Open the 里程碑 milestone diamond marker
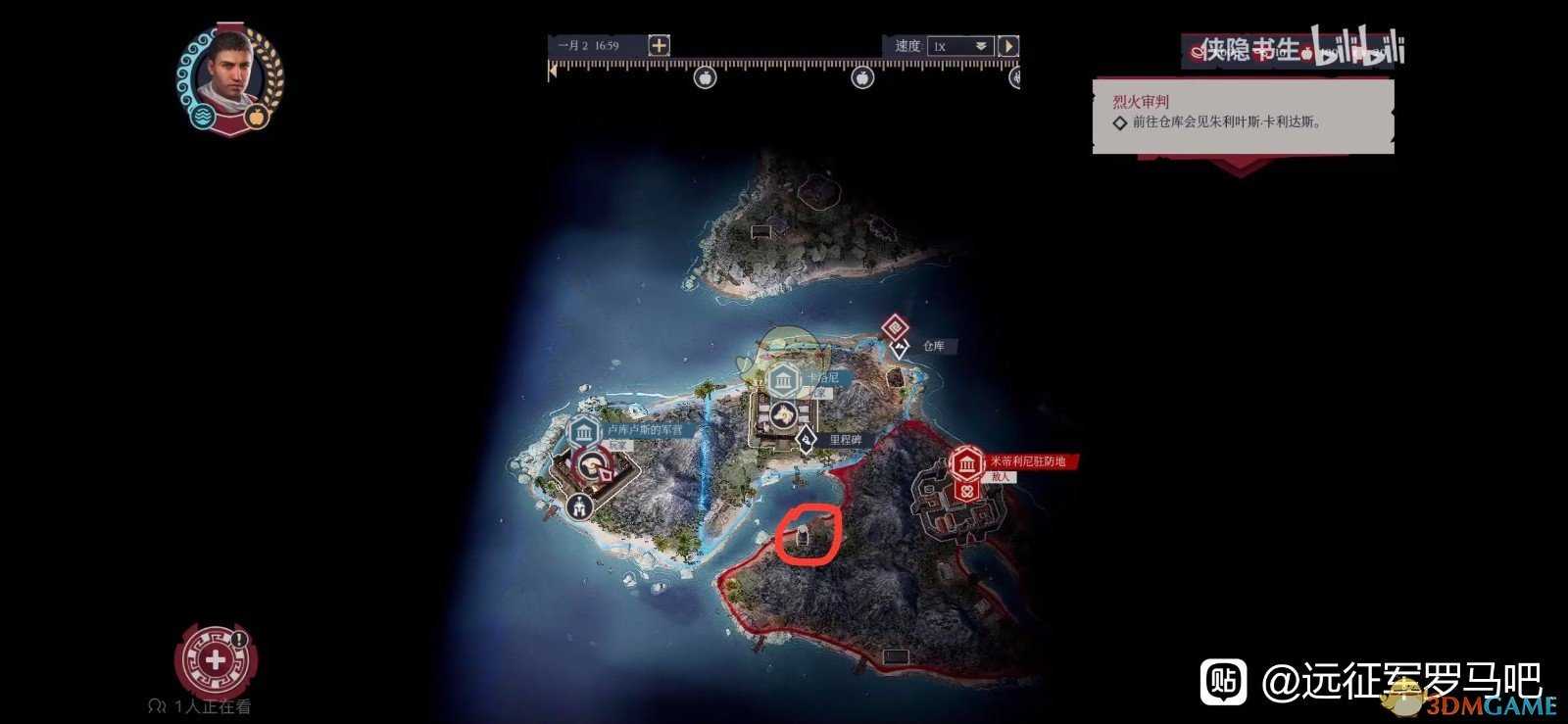Viewport: 1568px width, 724px height. [x=806, y=439]
